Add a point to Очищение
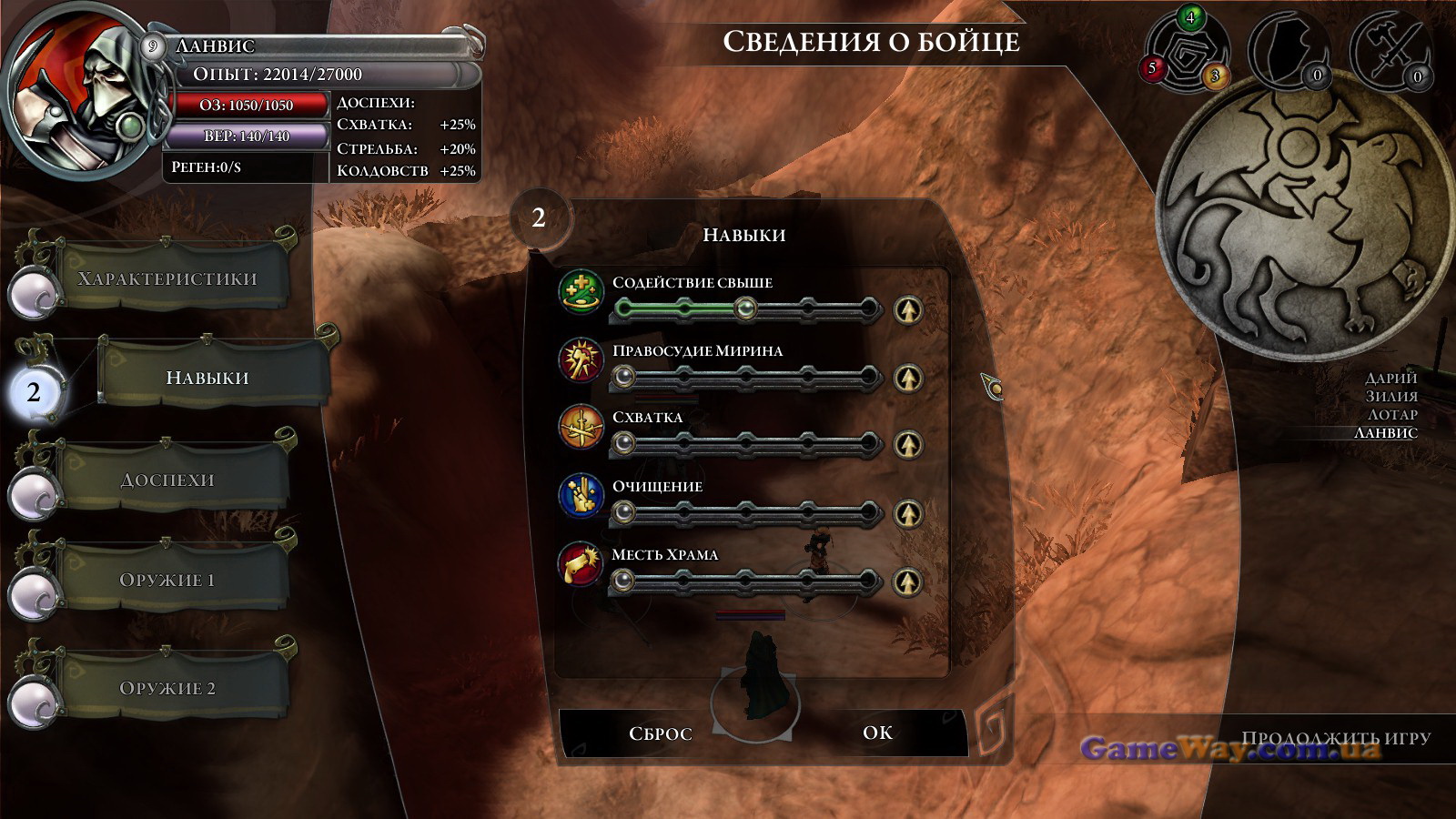 [907, 513]
